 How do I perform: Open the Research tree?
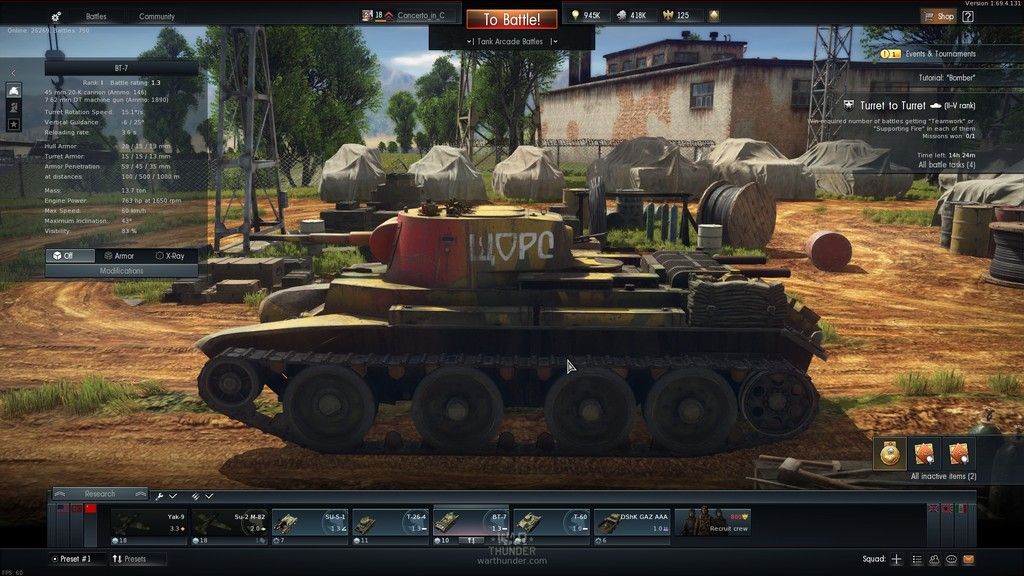(x=99, y=494)
